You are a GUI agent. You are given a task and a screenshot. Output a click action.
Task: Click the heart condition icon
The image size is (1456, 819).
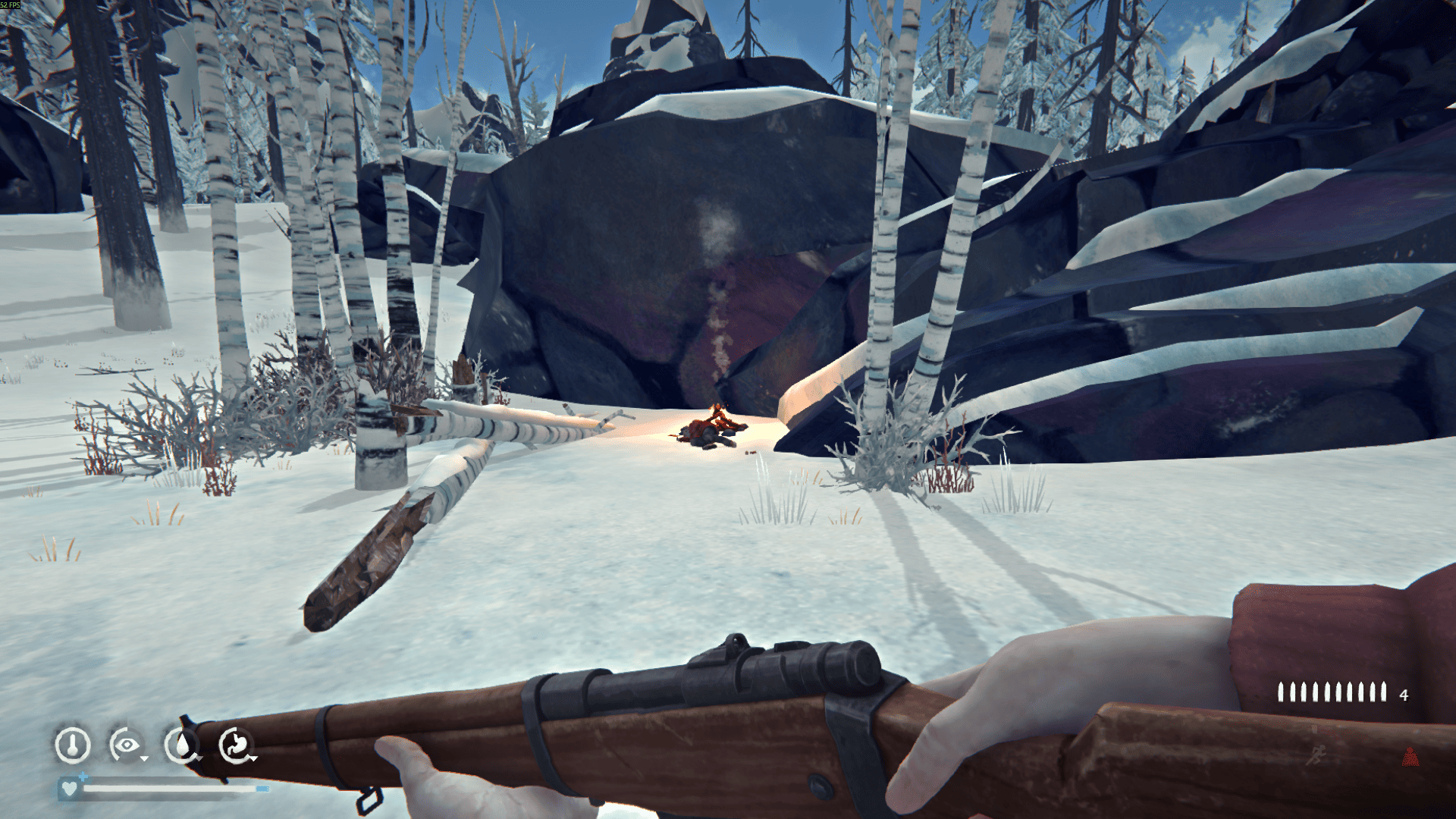(69, 789)
